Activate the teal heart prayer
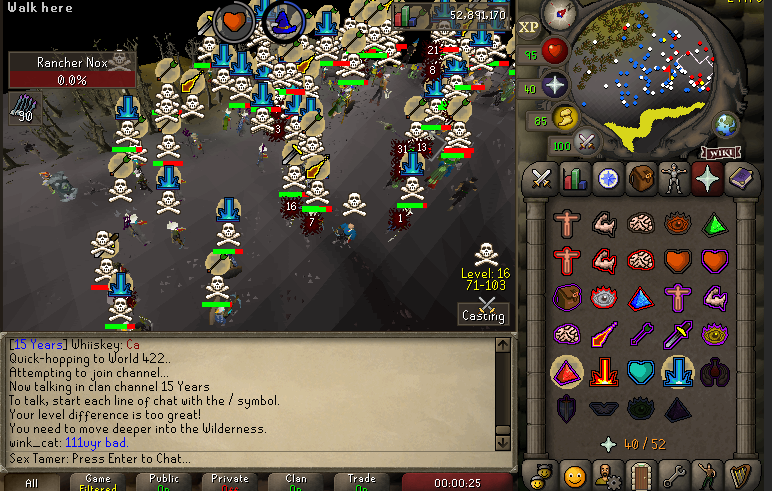This screenshot has height=491, width=772. click(643, 371)
